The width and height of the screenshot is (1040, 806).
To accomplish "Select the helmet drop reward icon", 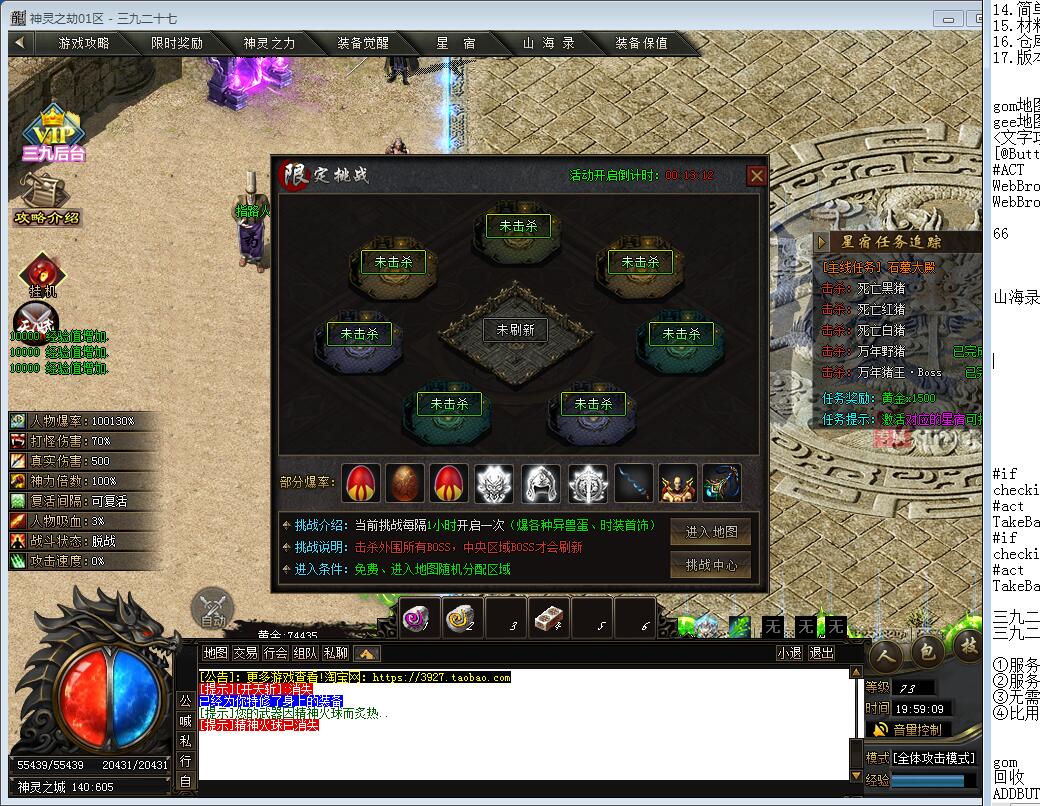I will [x=541, y=484].
